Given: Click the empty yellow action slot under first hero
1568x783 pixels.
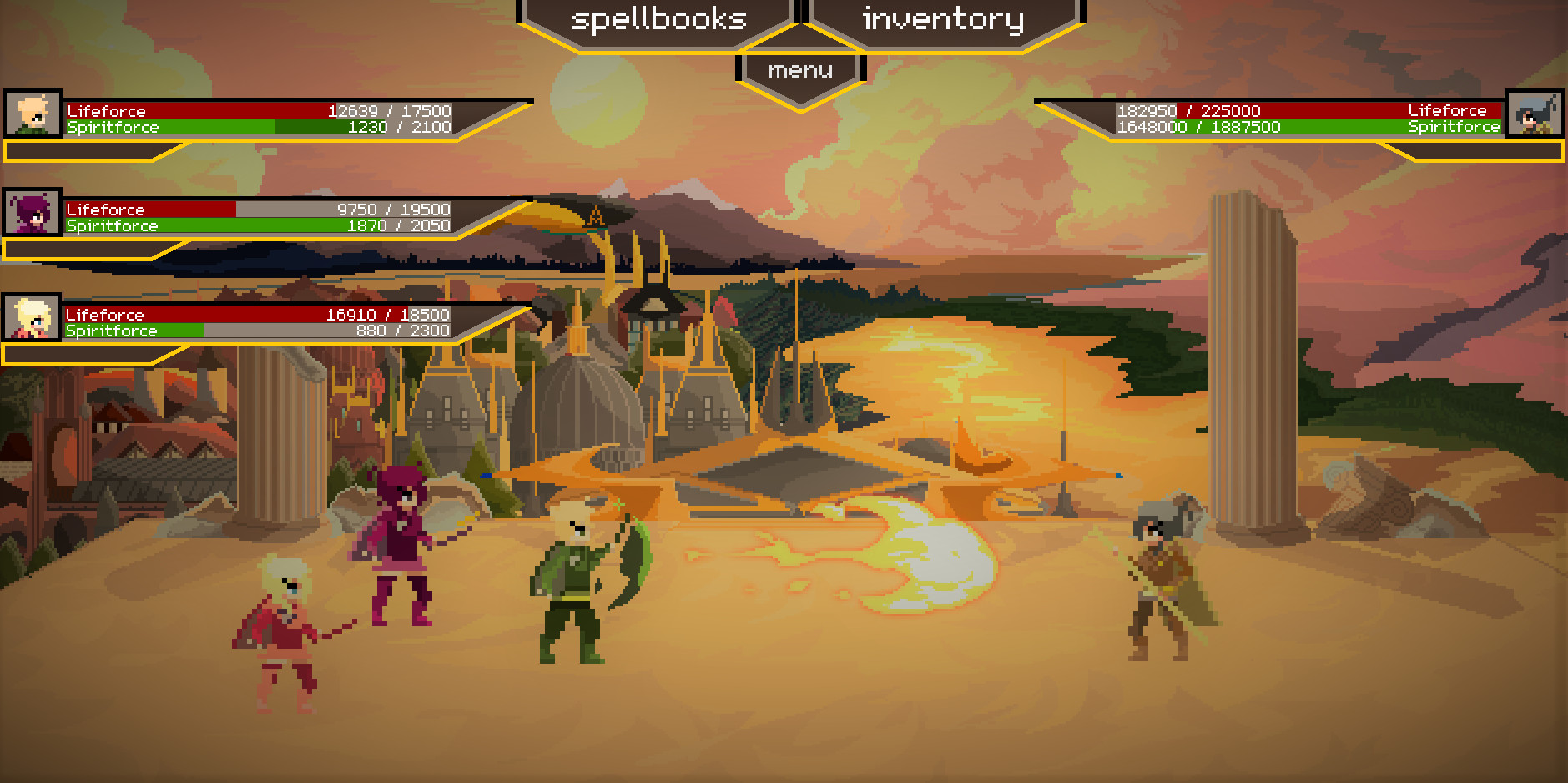Looking at the screenshot, I should click(x=83, y=152).
